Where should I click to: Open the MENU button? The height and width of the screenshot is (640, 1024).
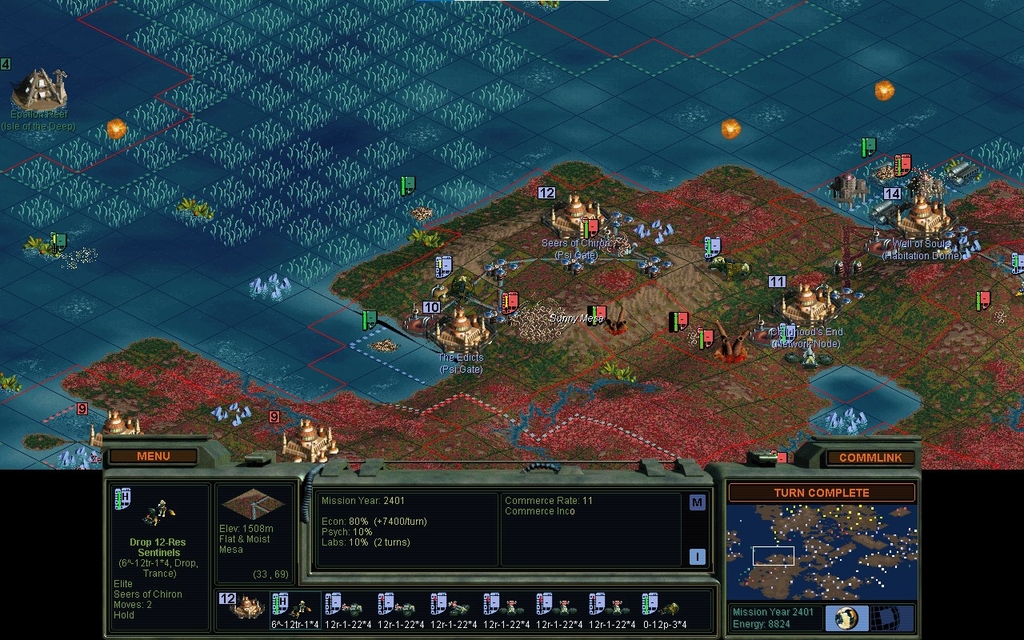153,457
